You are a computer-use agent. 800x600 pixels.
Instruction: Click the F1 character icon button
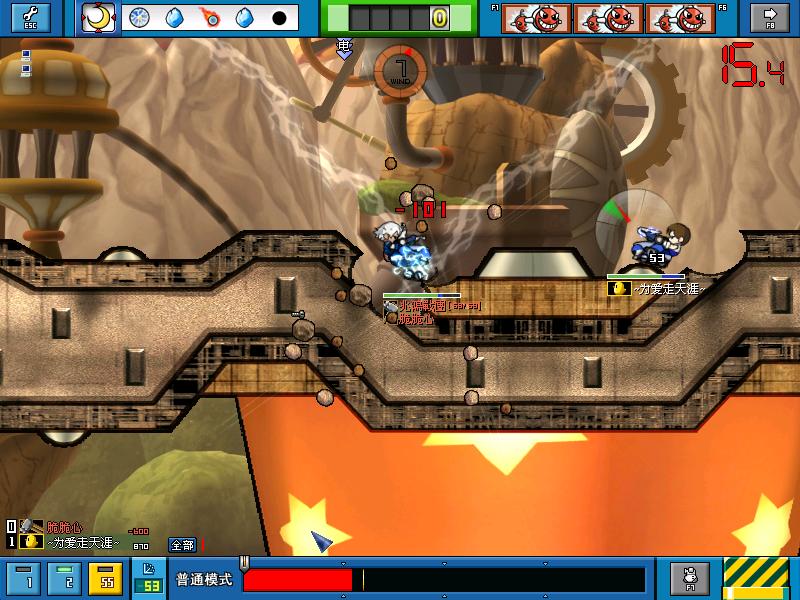click(689, 577)
